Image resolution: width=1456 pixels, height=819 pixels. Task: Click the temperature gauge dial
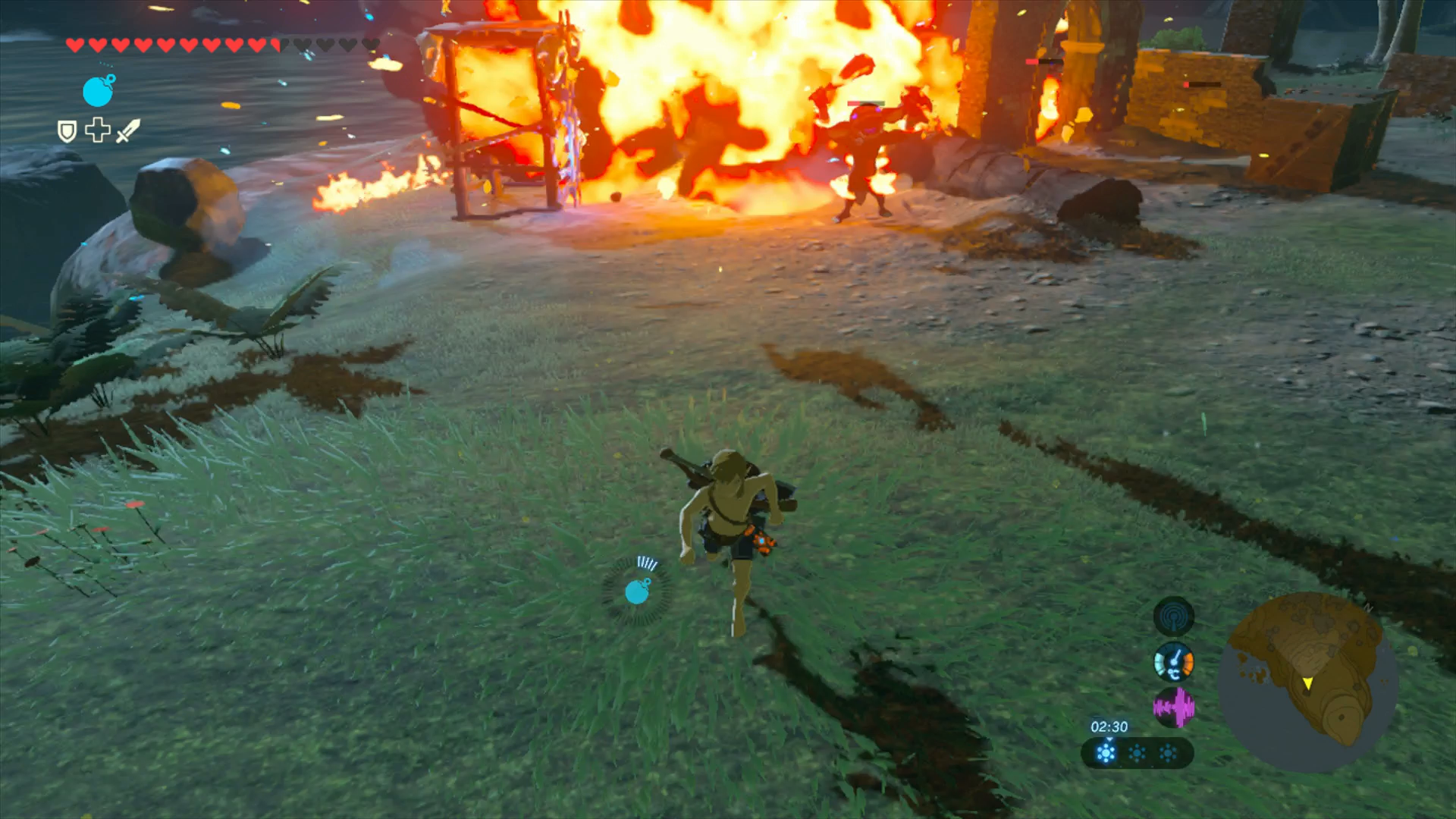click(x=1175, y=661)
